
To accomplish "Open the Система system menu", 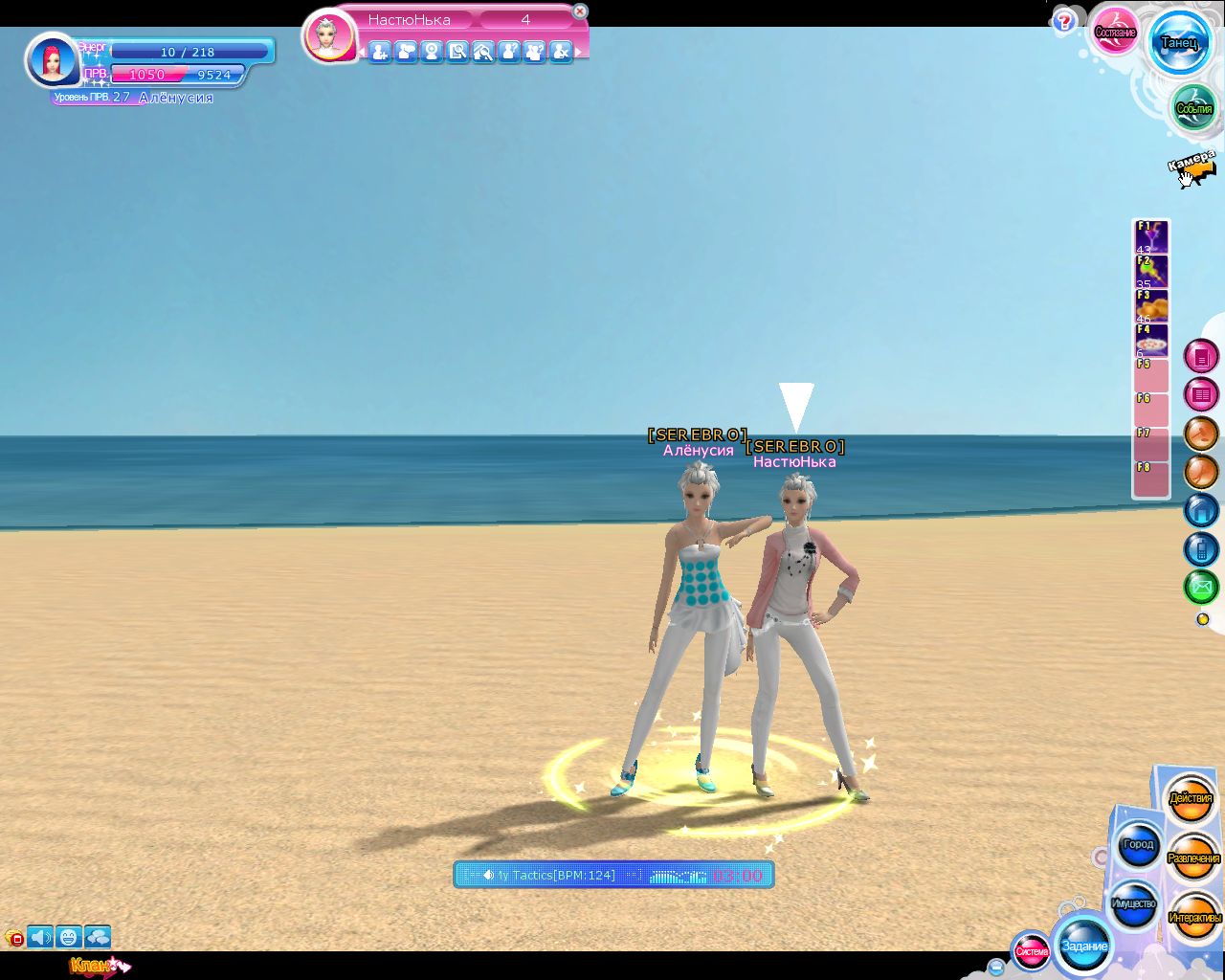I will (1032, 951).
